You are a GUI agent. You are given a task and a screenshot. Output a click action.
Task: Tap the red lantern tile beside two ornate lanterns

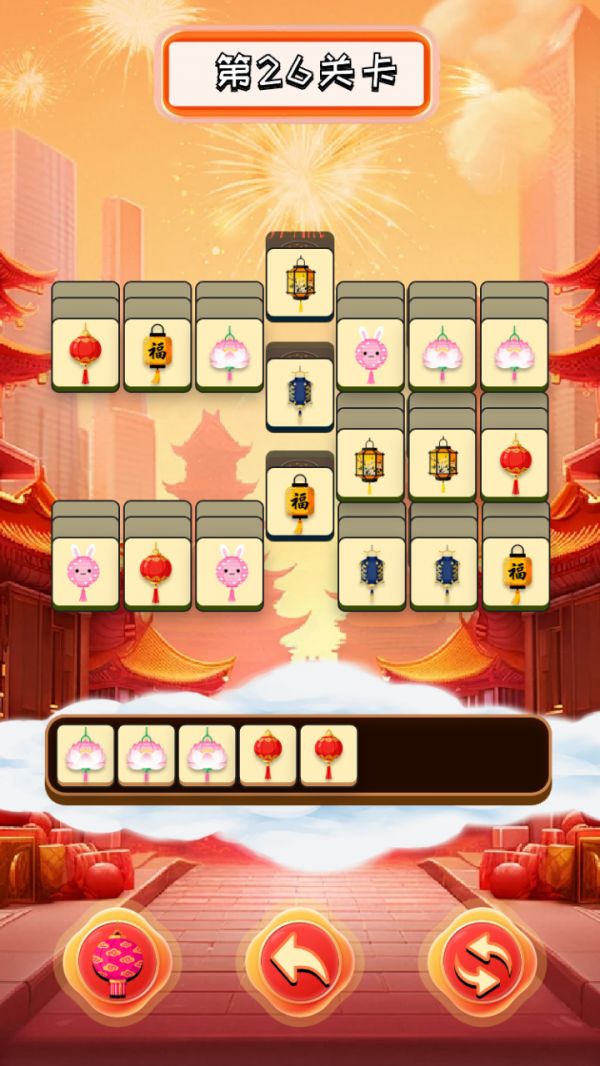(514, 463)
